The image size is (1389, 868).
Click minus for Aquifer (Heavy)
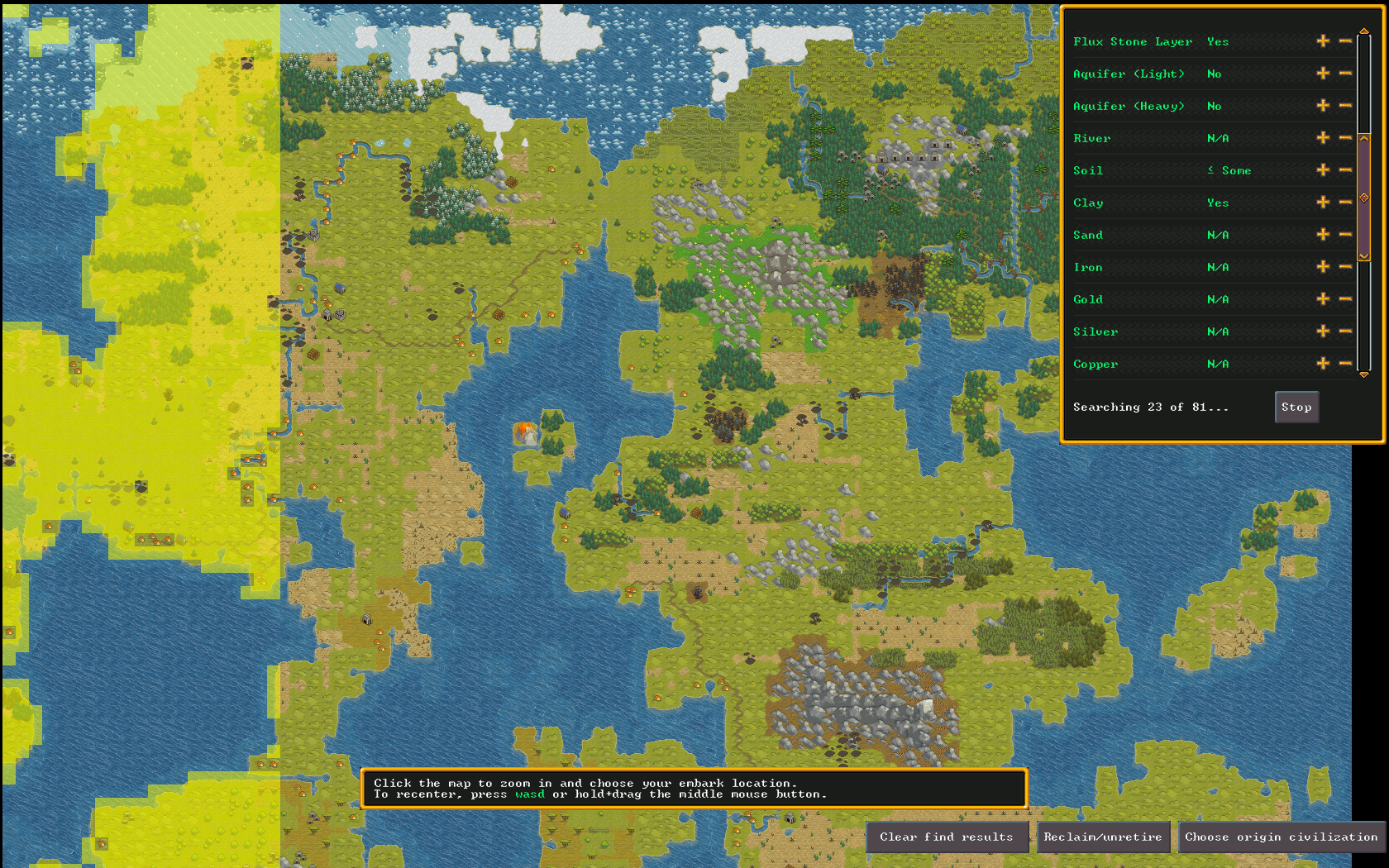[1345, 106]
